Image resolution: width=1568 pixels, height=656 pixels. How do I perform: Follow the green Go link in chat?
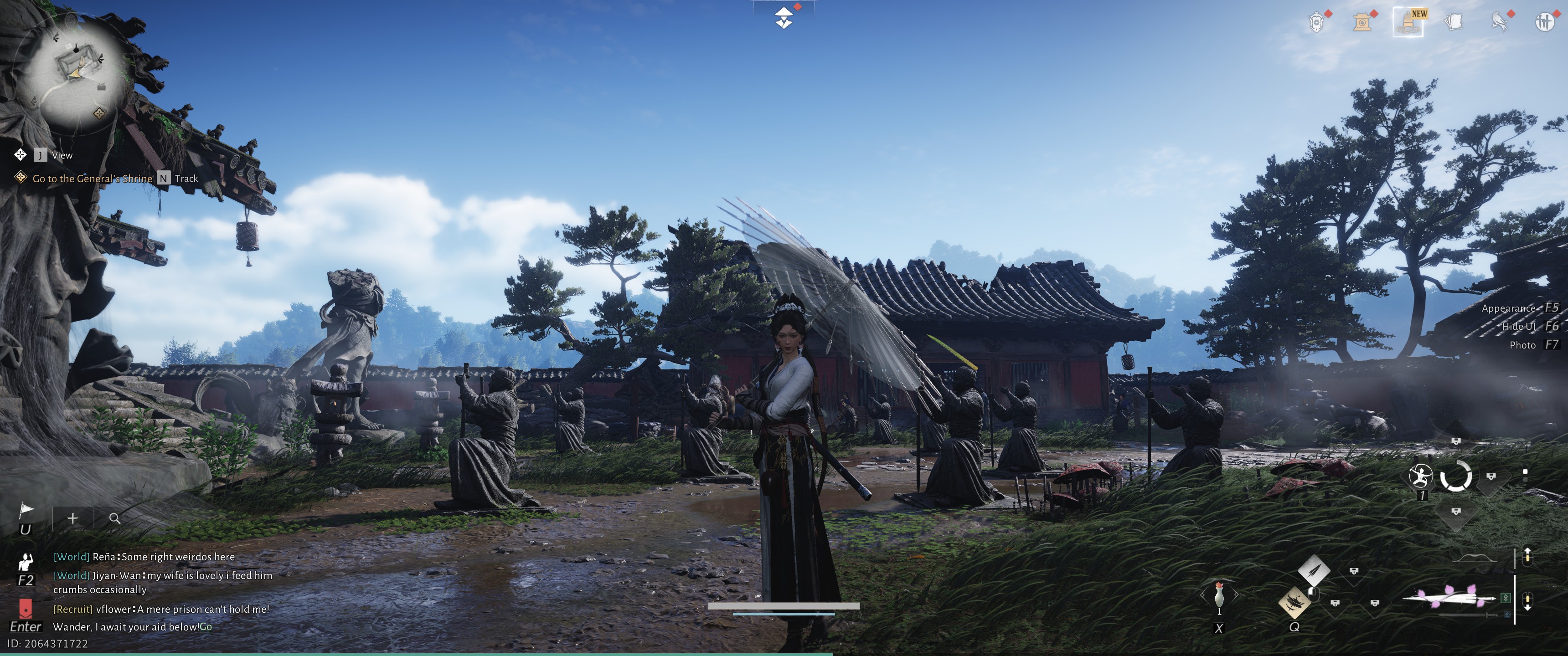pyautogui.click(x=206, y=627)
